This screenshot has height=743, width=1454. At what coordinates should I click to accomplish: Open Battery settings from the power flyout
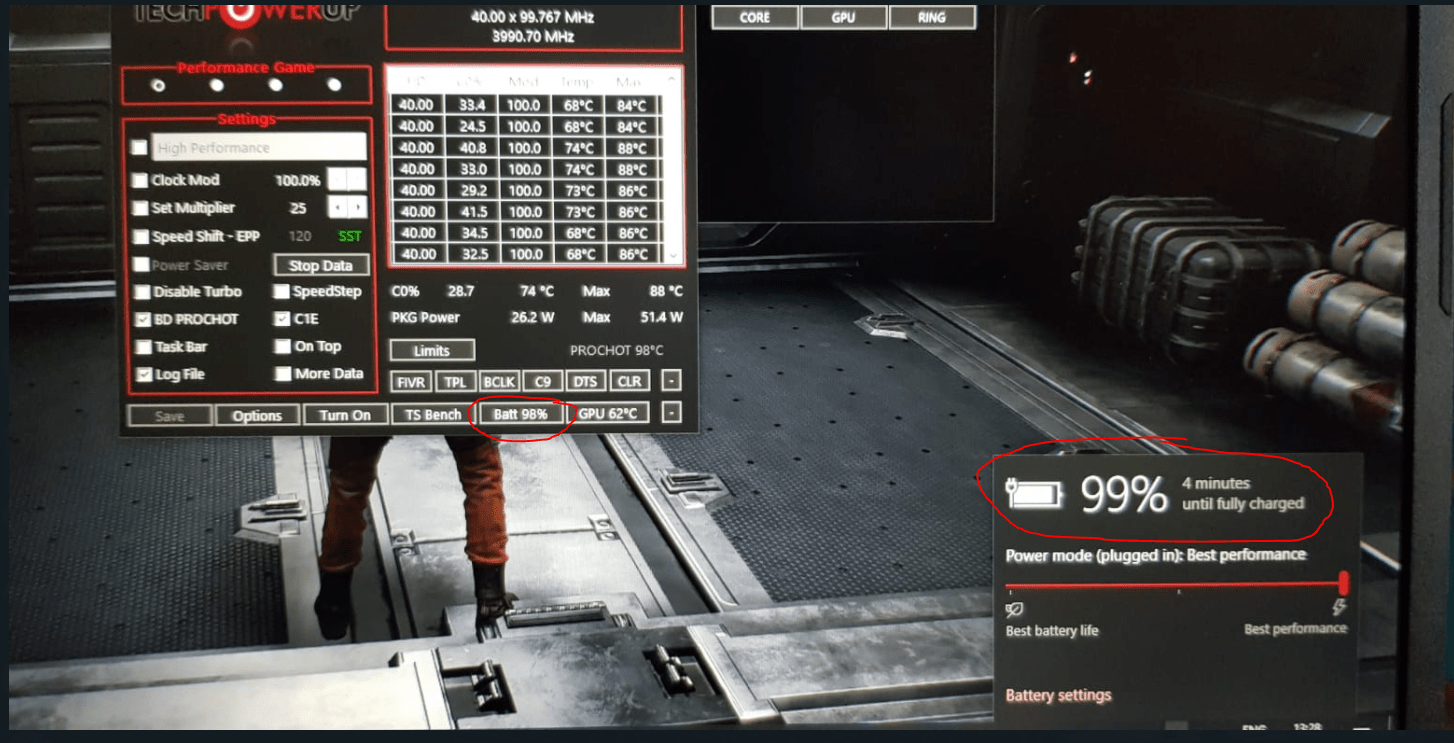(x=1057, y=694)
